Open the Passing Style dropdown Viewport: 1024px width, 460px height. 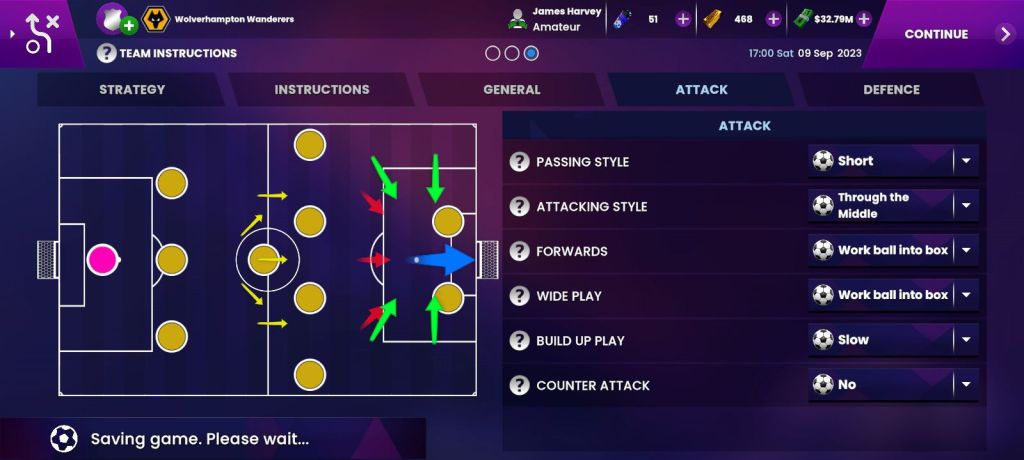tap(893, 161)
